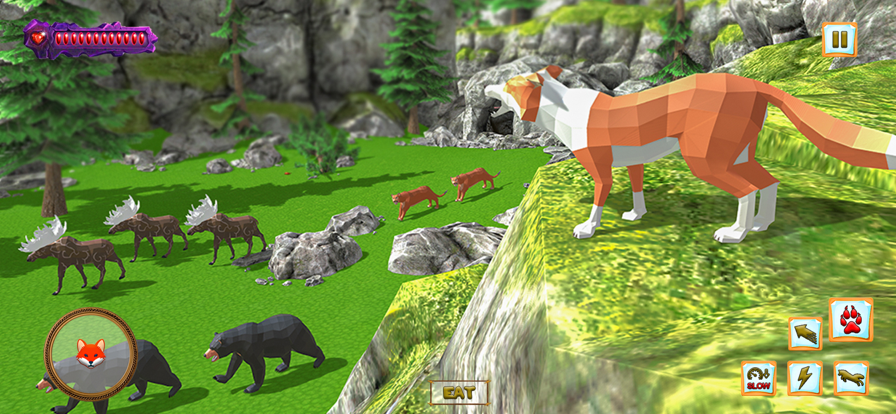Tap the EAT button
The image size is (896, 414).
[x=459, y=392]
